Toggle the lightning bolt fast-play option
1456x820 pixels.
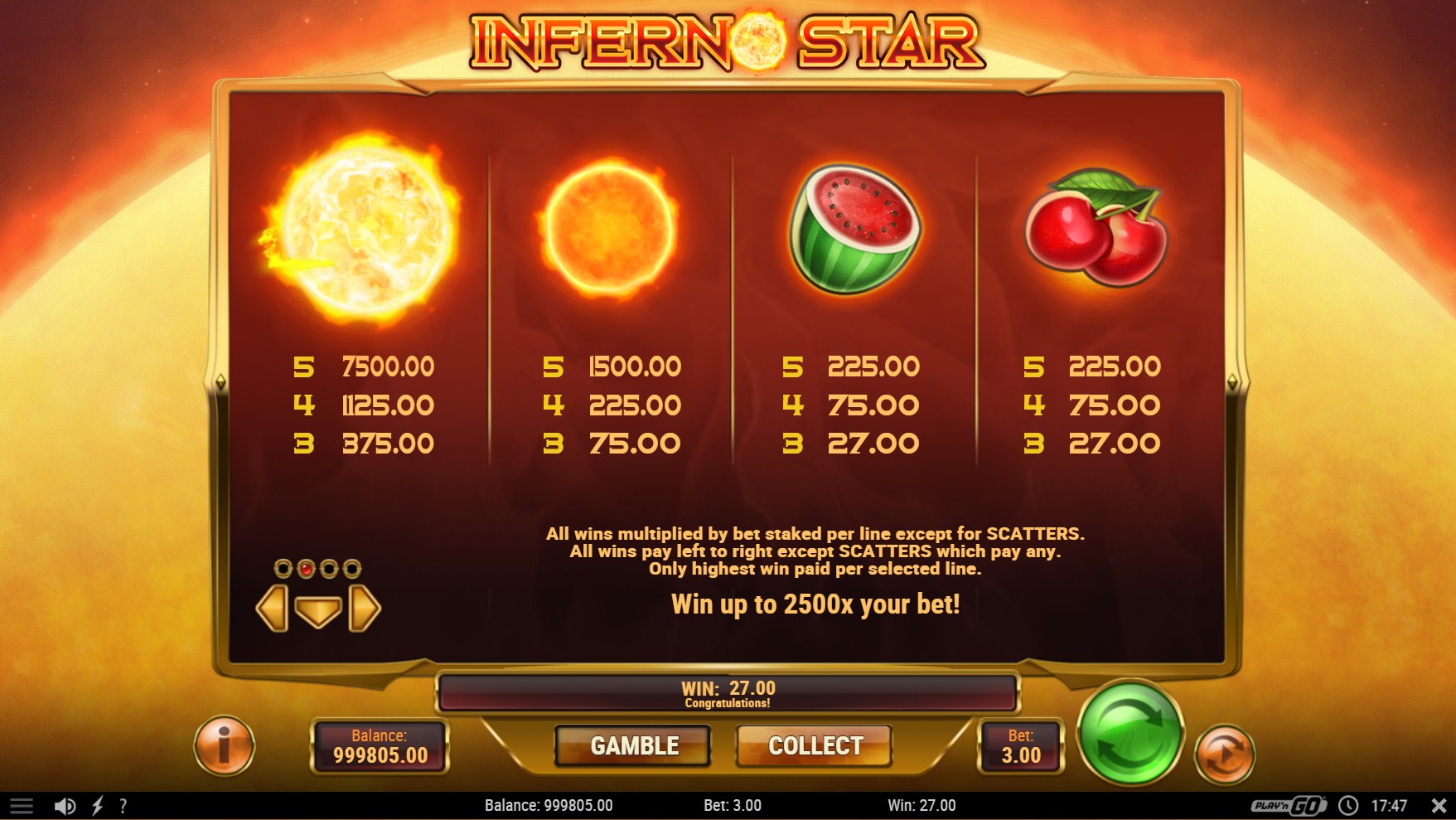98,806
